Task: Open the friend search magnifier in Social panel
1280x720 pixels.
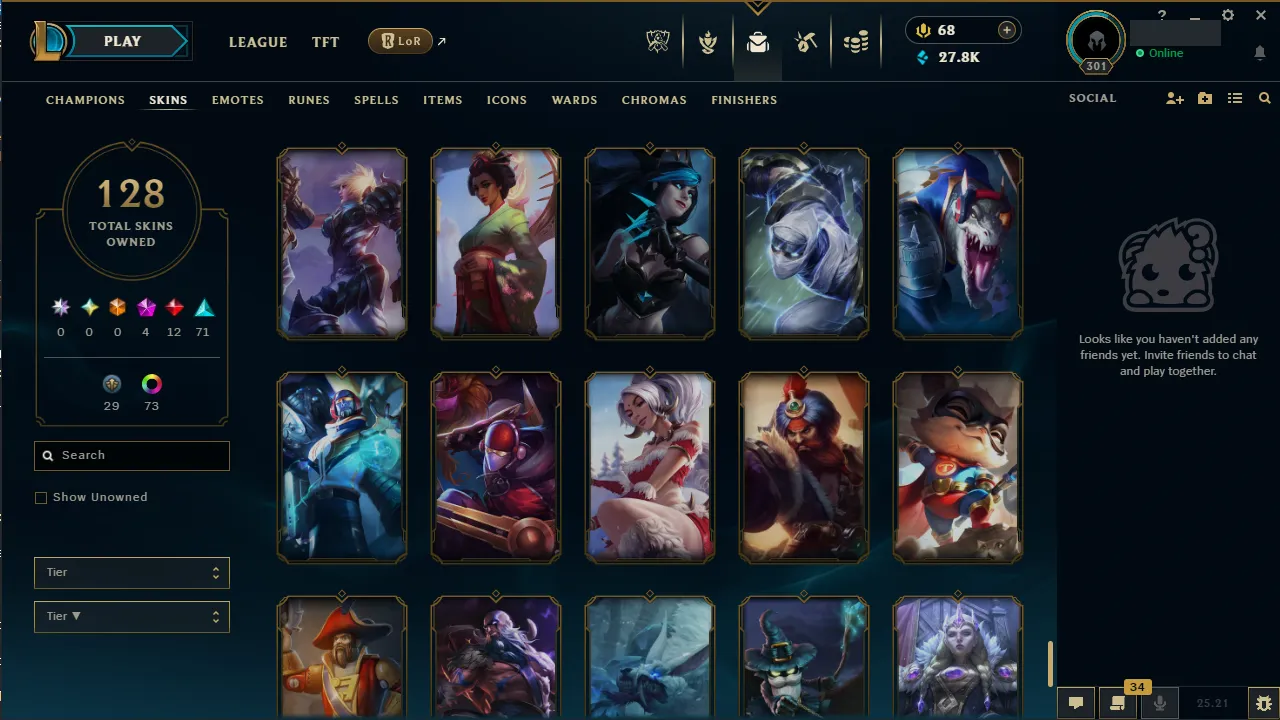Action: [x=1264, y=98]
